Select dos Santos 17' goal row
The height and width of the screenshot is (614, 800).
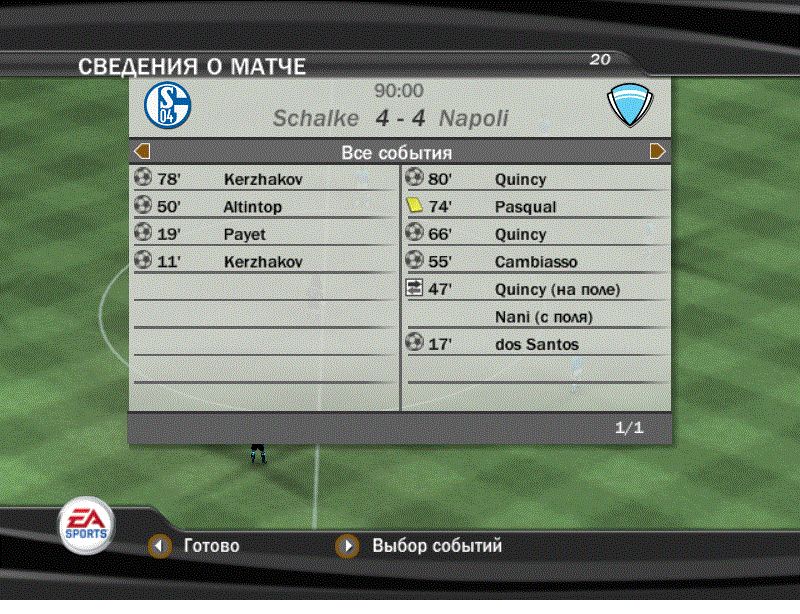(535, 345)
